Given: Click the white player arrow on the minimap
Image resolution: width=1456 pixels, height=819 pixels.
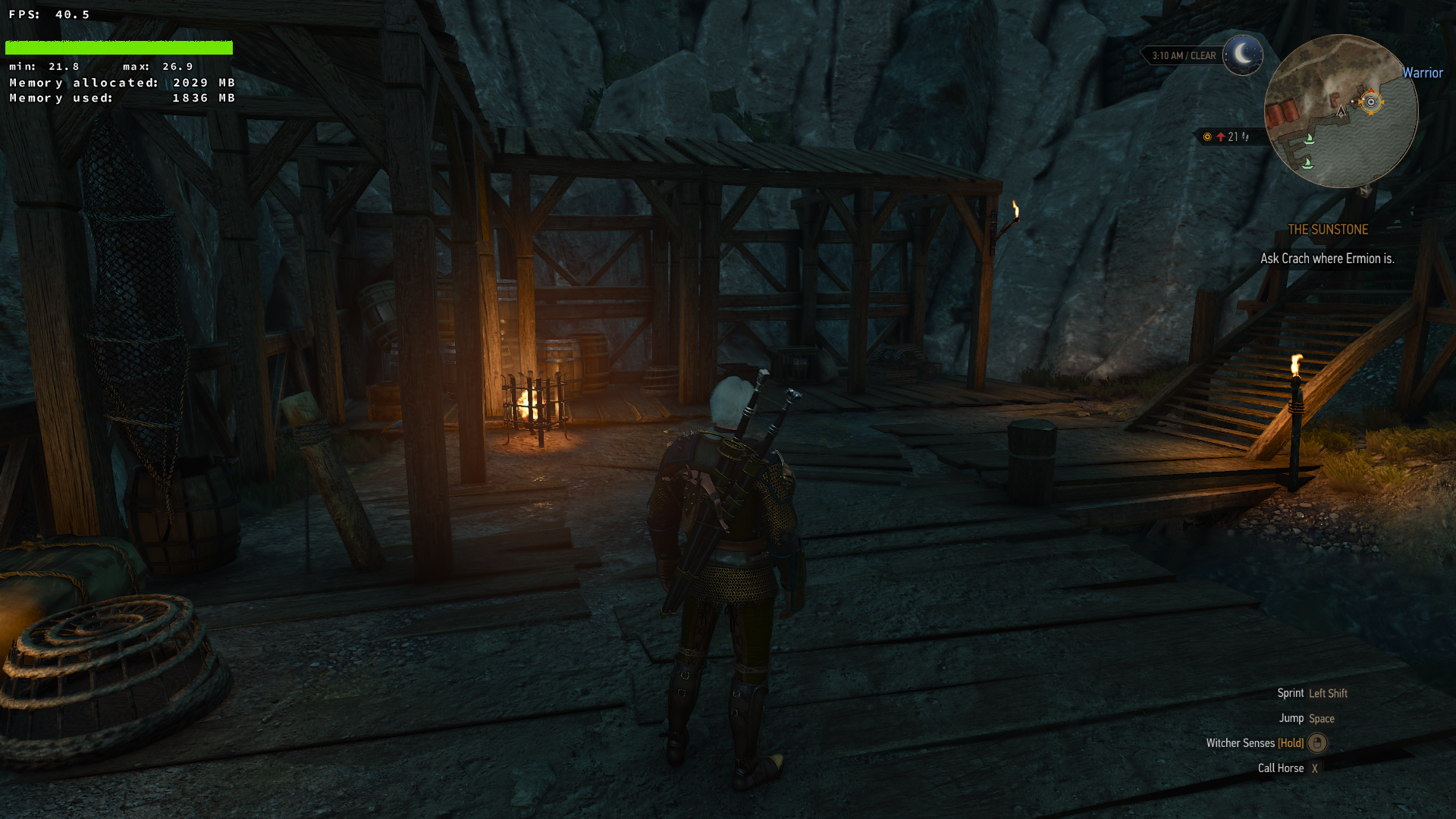Looking at the screenshot, I should [1341, 112].
